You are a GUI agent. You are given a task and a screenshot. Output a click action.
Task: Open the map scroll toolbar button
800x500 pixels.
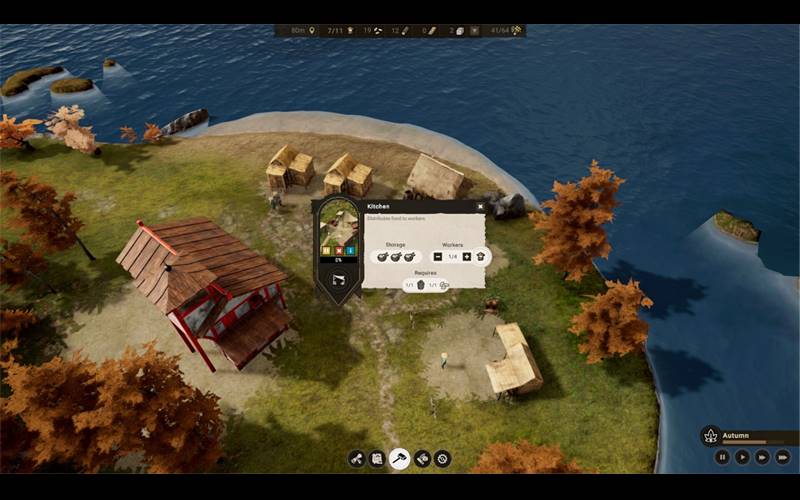click(378, 459)
